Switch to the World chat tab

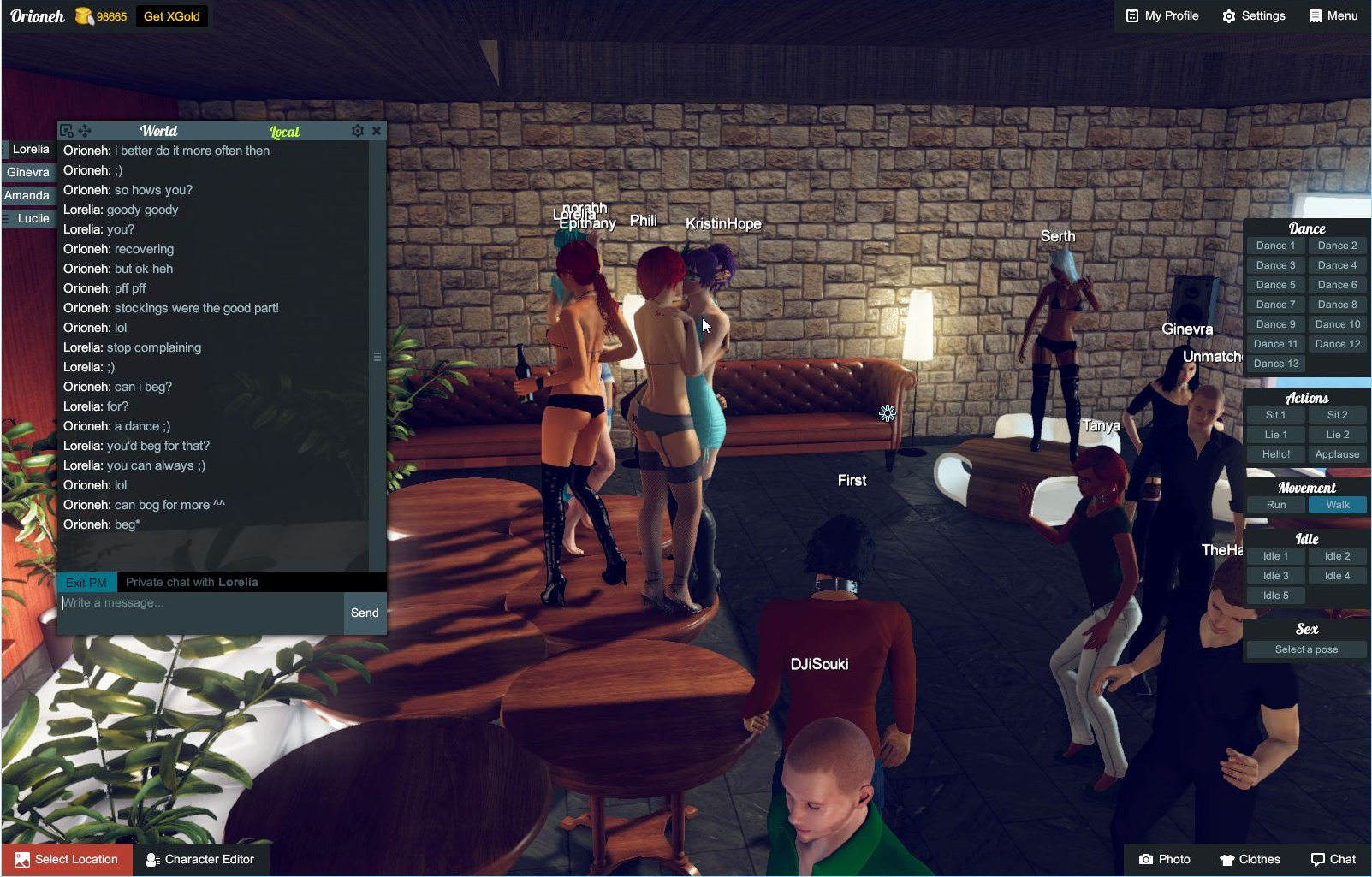click(x=158, y=131)
